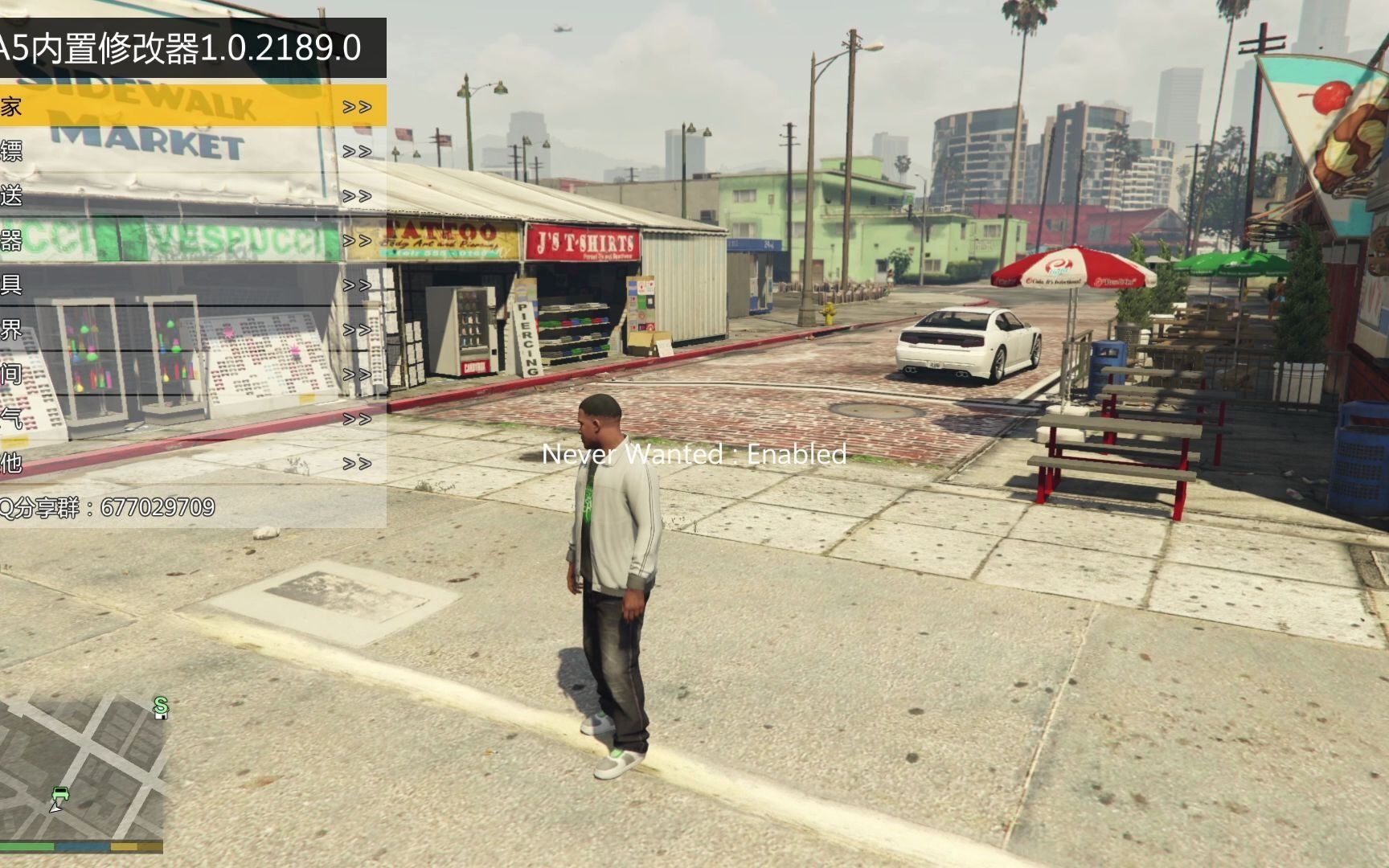The image size is (1389, 868).
Task: Open the menu row ending in 他
Action: tap(193, 463)
